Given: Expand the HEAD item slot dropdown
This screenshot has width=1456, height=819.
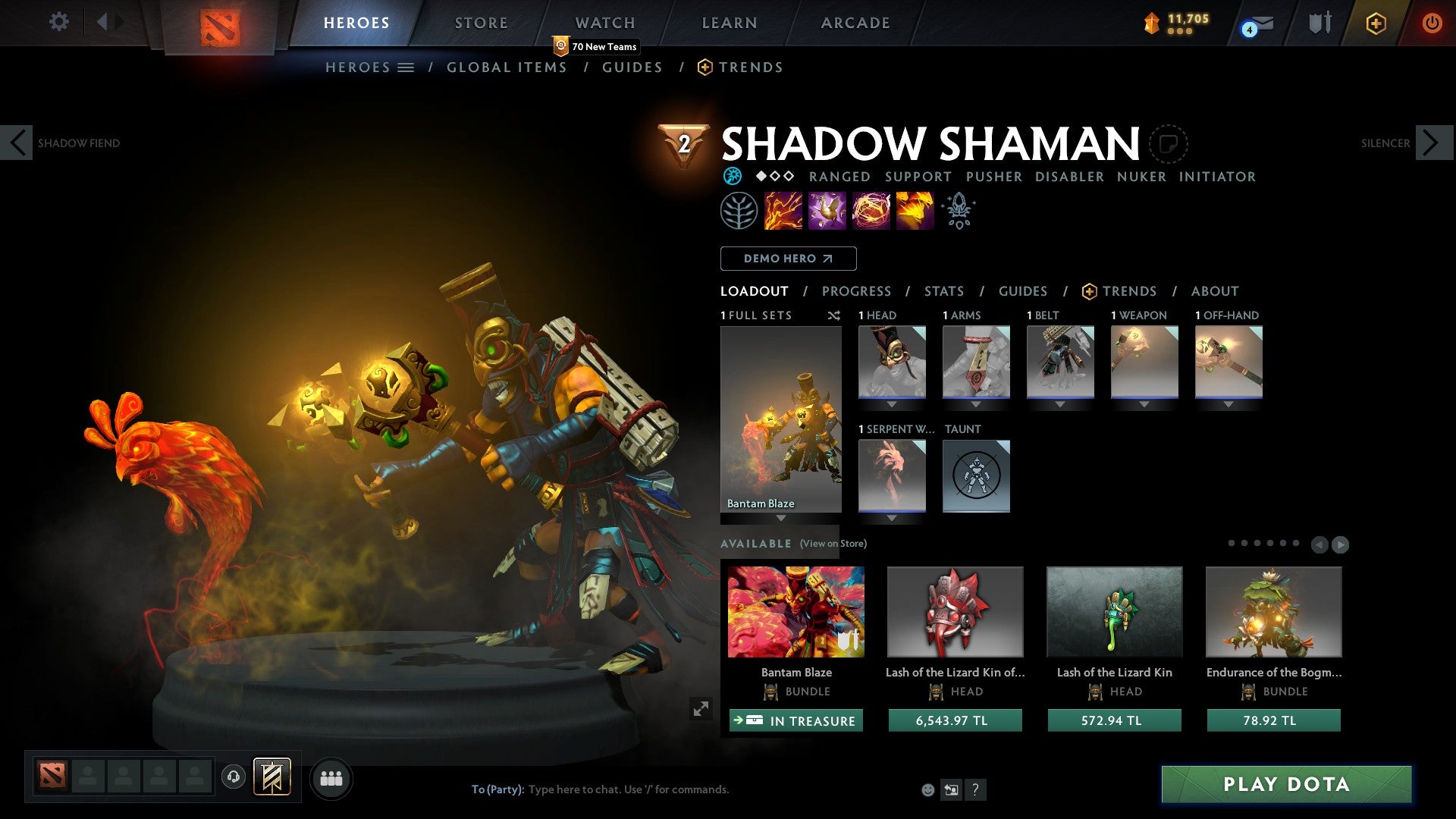Looking at the screenshot, I should pyautogui.click(x=892, y=404).
